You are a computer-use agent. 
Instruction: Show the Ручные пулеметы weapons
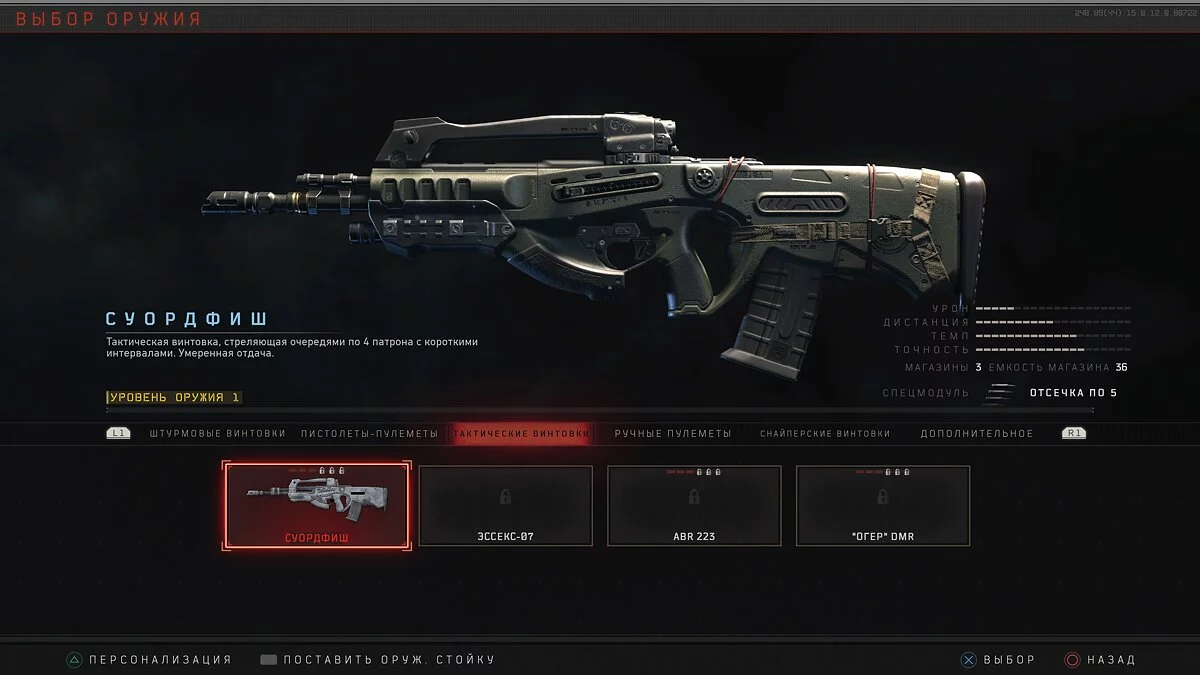673,433
